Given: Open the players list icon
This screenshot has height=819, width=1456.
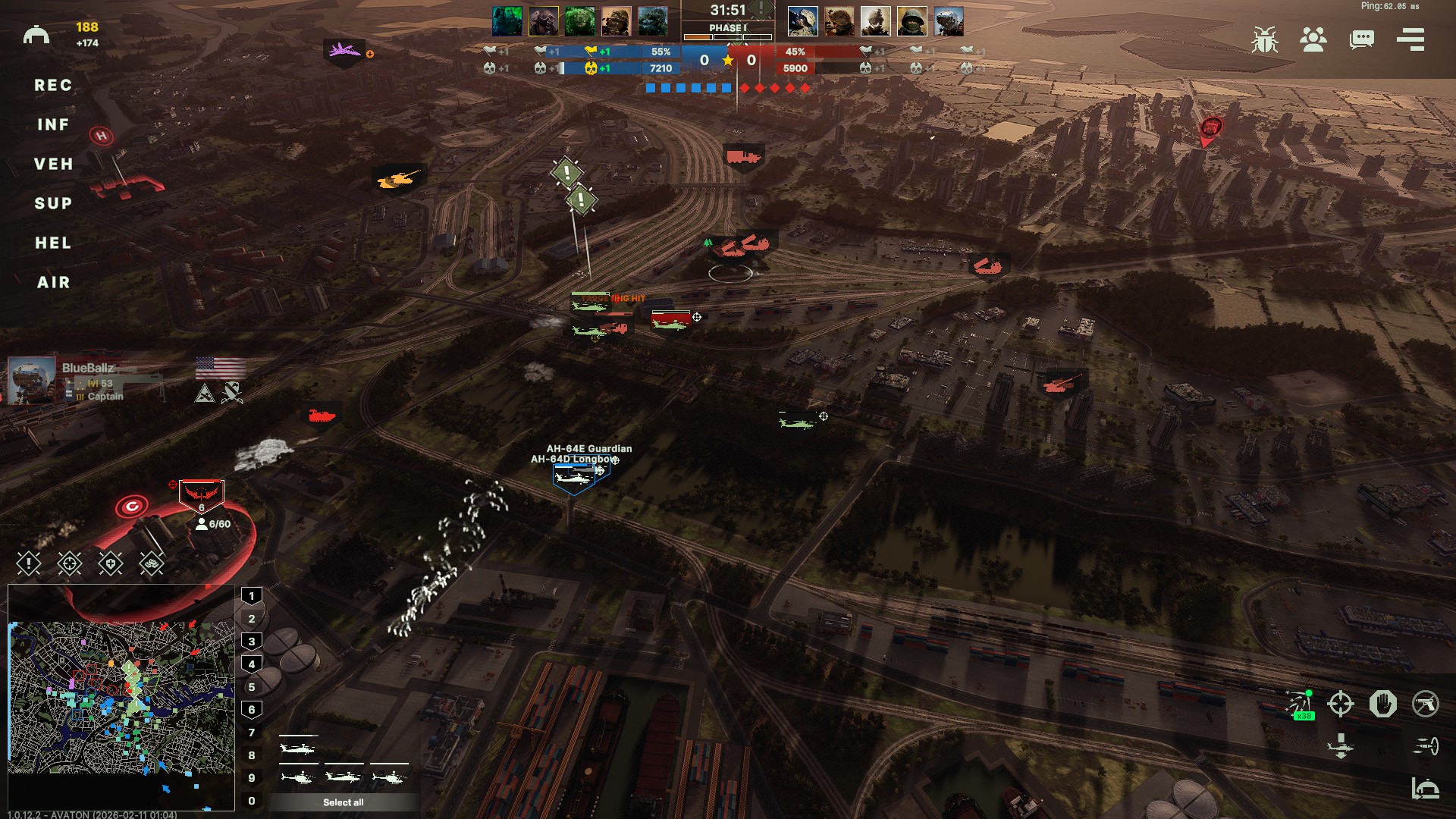Looking at the screenshot, I should [x=1313, y=39].
